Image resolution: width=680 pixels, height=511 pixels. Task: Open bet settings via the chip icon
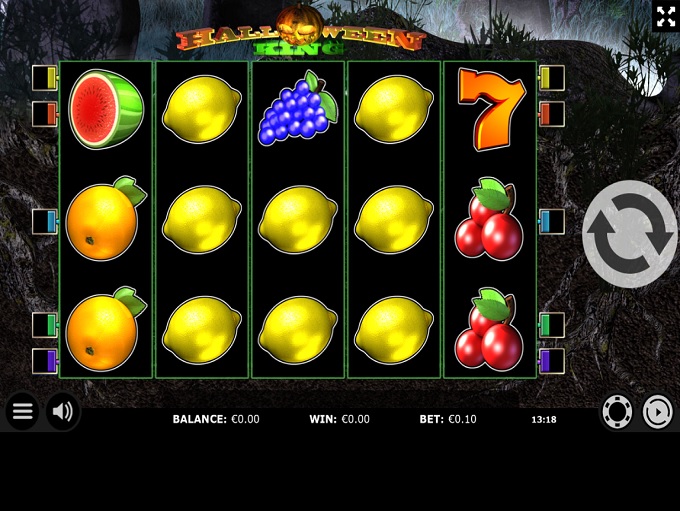coord(617,412)
